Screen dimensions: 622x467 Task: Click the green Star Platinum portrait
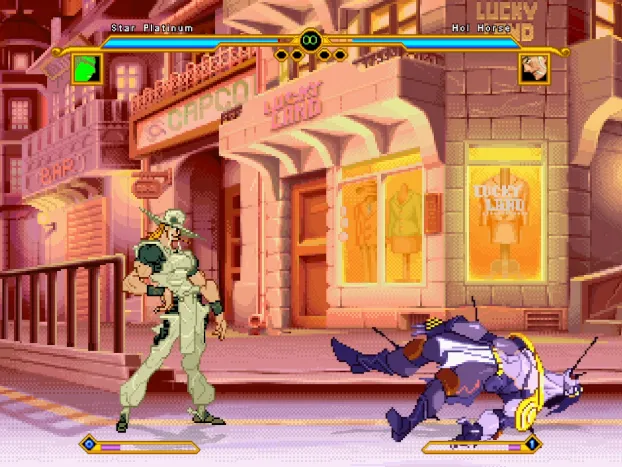88,69
